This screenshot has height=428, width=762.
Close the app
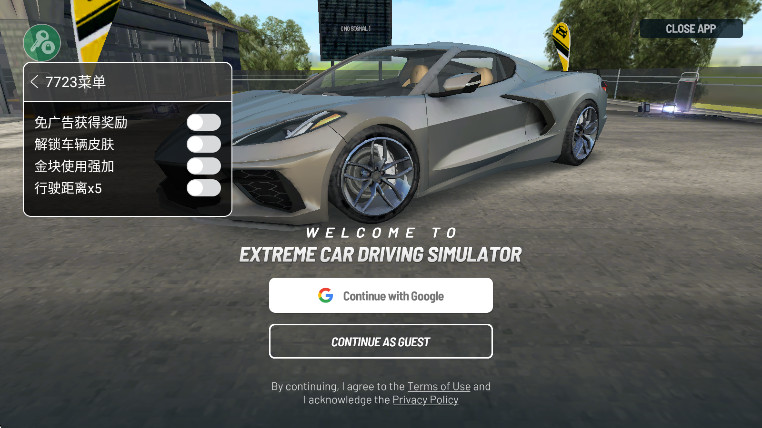coord(691,29)
